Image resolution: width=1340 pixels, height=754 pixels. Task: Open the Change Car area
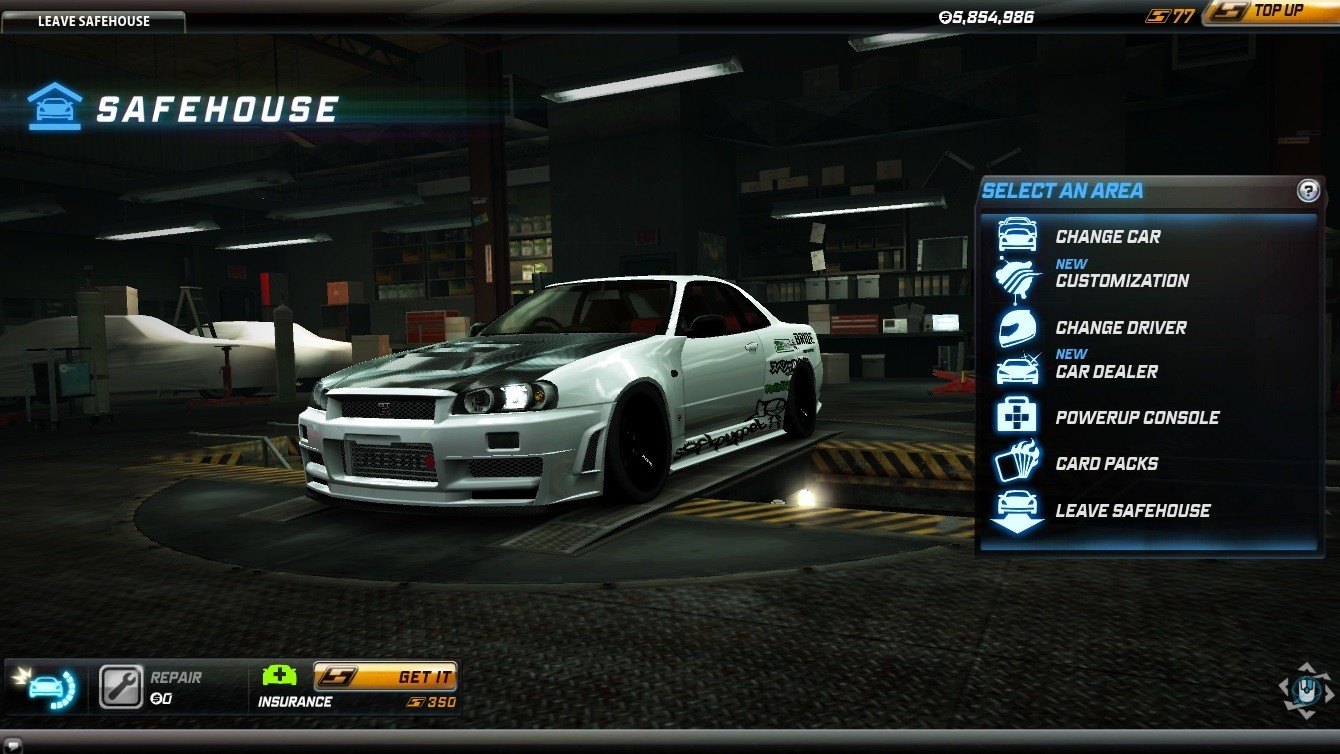click(1107, 237)
